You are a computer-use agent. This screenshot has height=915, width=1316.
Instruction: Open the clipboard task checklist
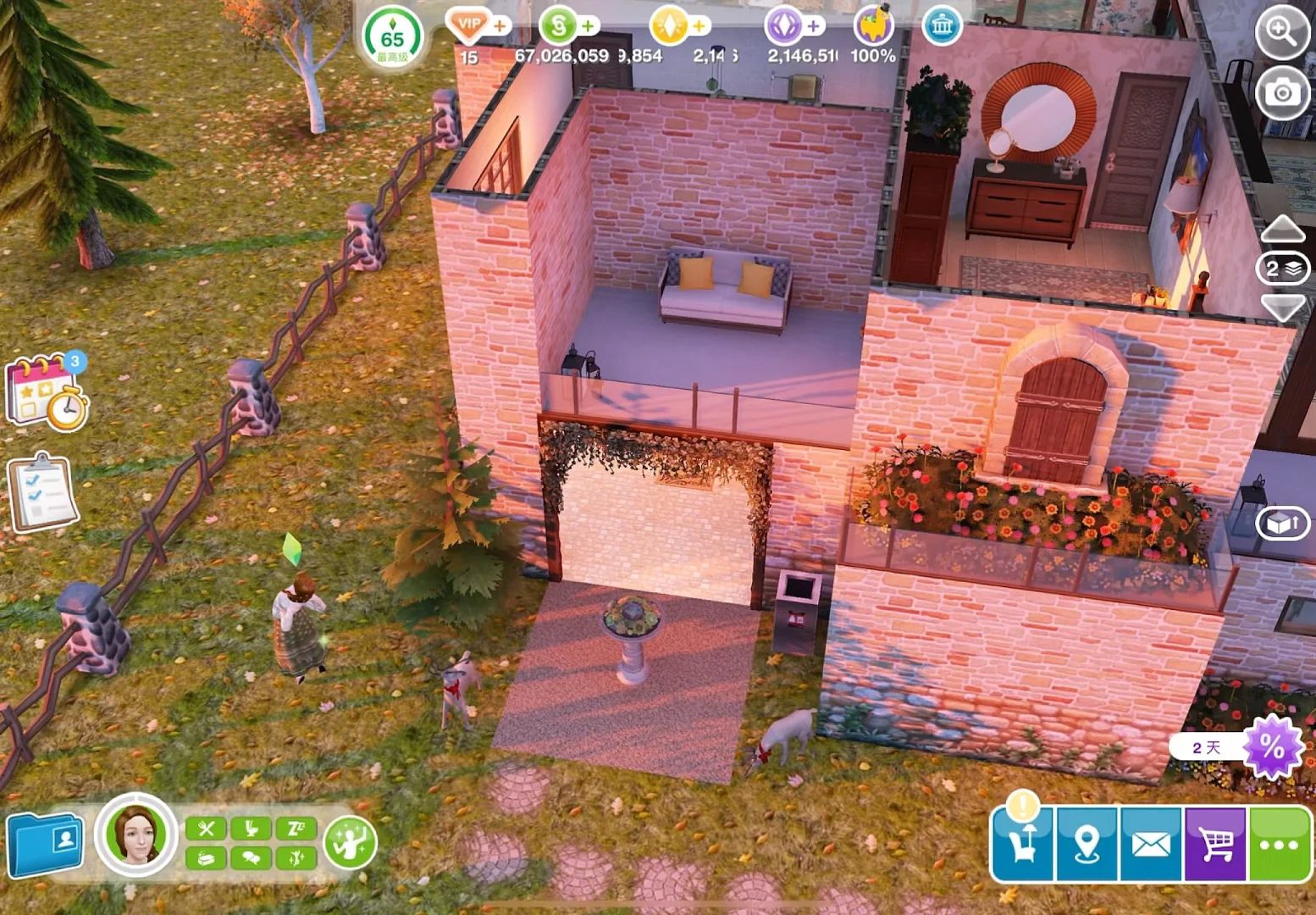coord(42,493)
